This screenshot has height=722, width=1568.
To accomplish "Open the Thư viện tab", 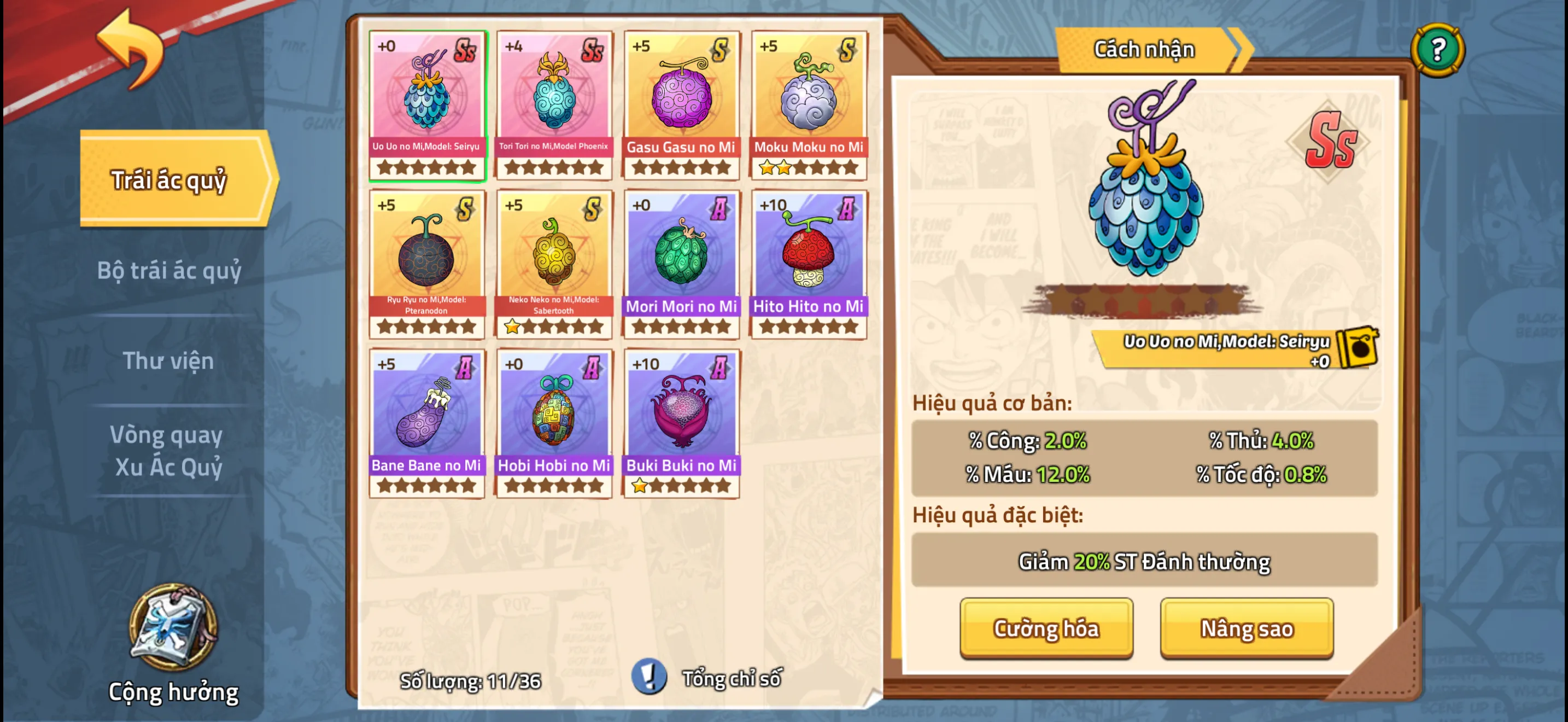I will [x=168, y=360].
